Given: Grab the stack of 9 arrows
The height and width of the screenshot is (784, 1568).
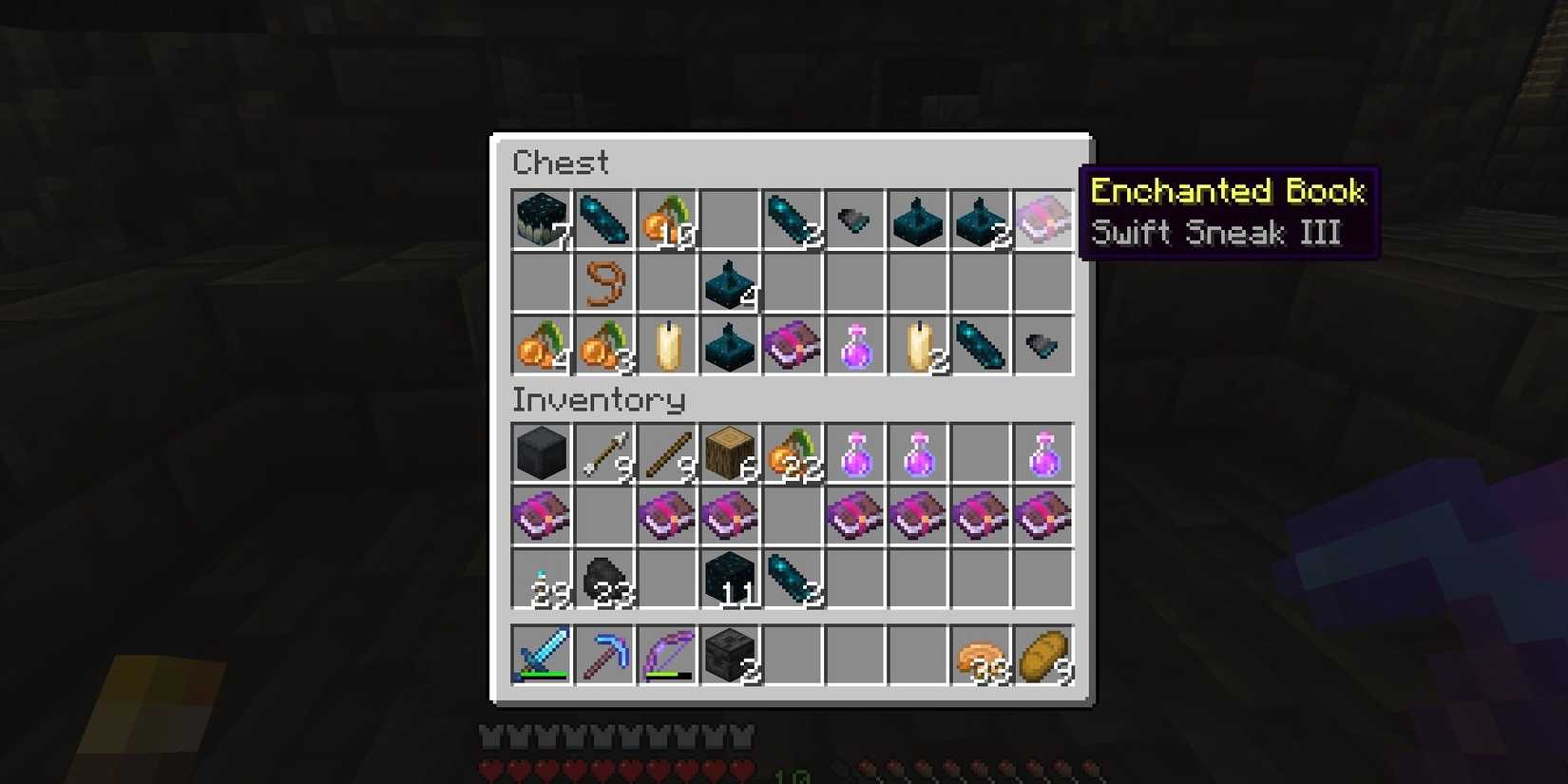Looking at the screenshot, I should click(602, 453).
